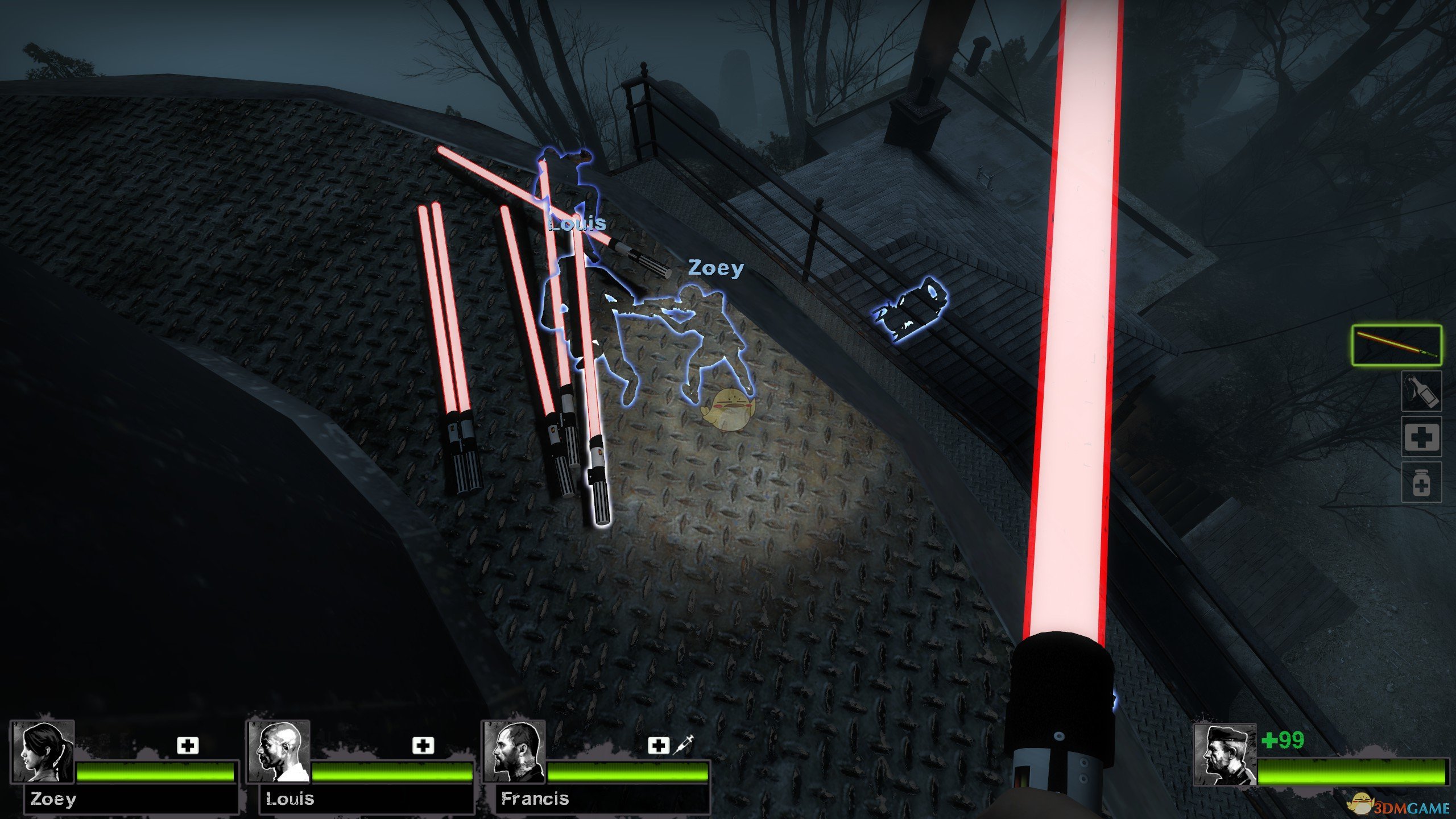This screenshot has width=1456, height=819.
Task: Select the highlighted lightsaber weapon slot
Action: click(1396, 345)
